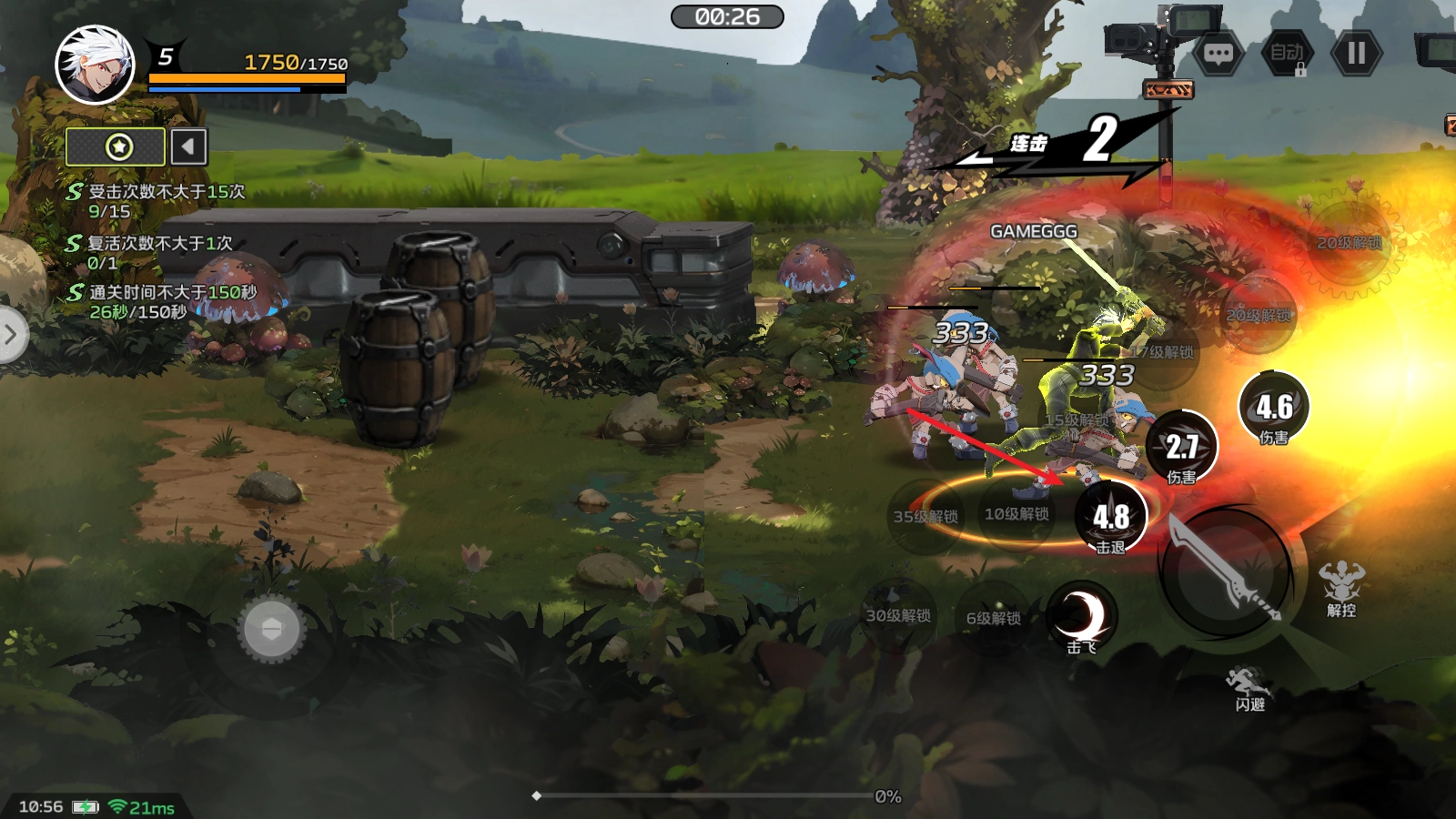Activate the 击飞 launch skill
1456x819 pixels.
(x=1082, y=617)
